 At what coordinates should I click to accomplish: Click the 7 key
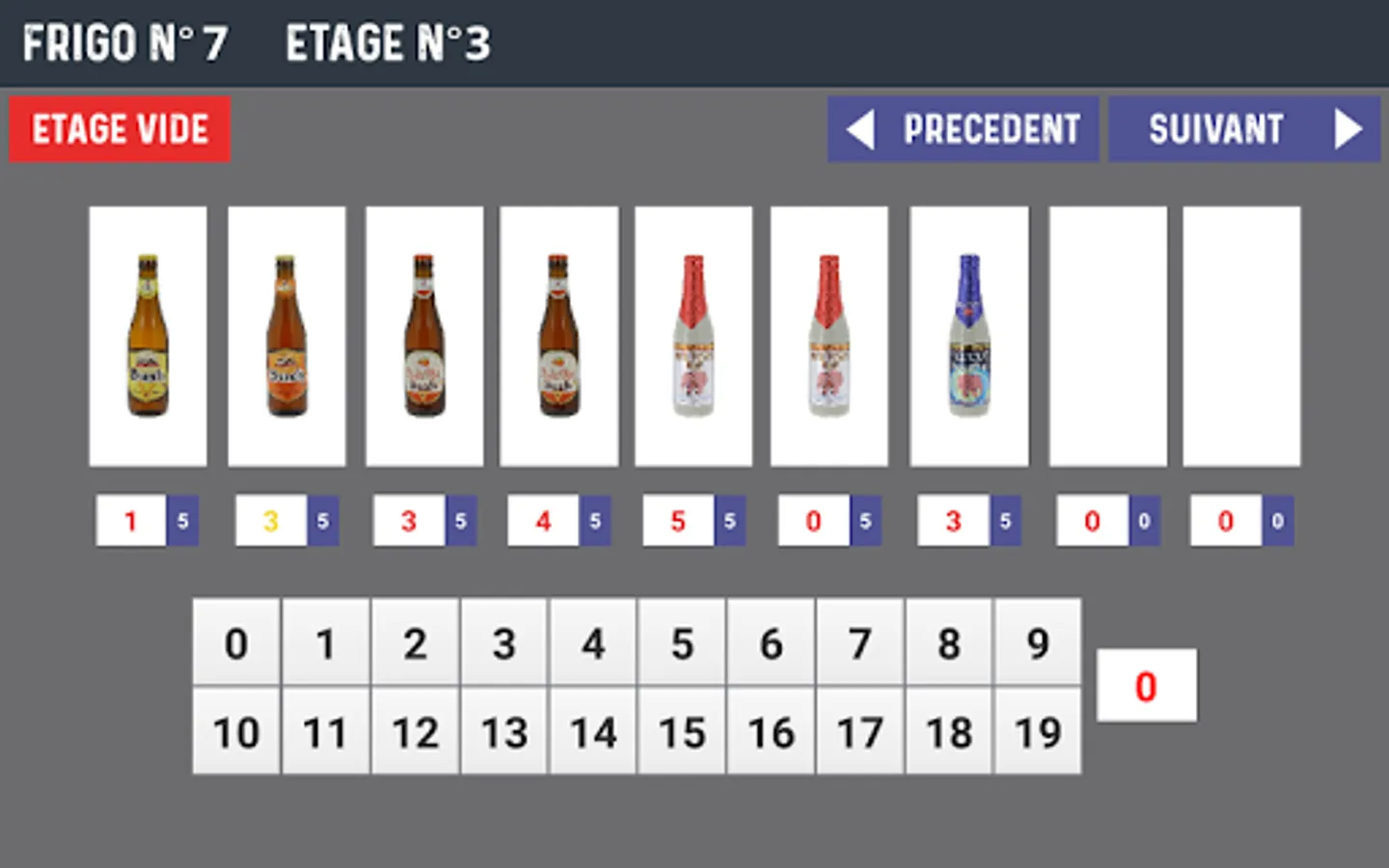click(860, 643)
